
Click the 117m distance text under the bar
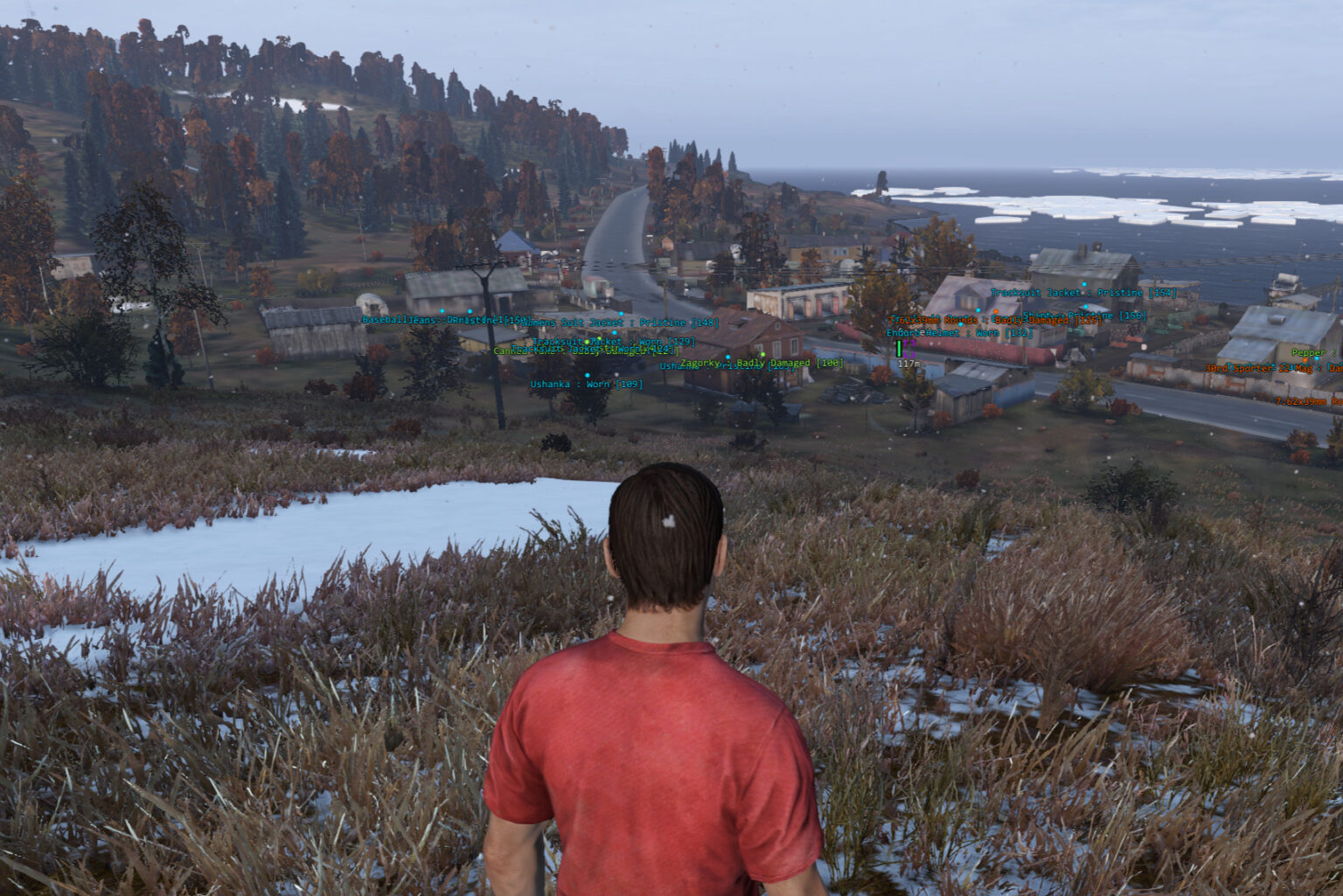907,363
